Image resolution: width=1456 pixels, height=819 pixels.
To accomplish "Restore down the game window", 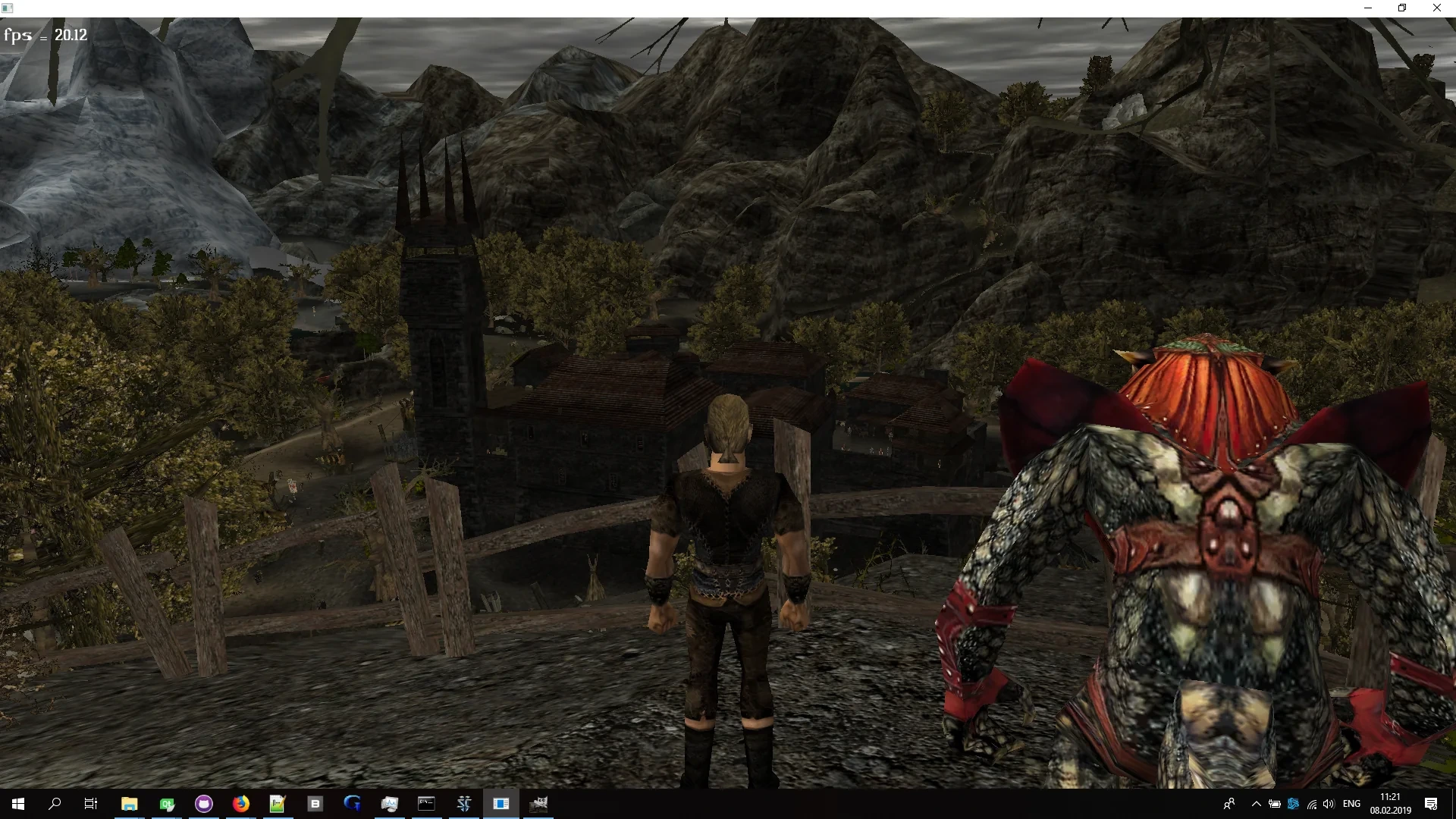I will 1402,8.
